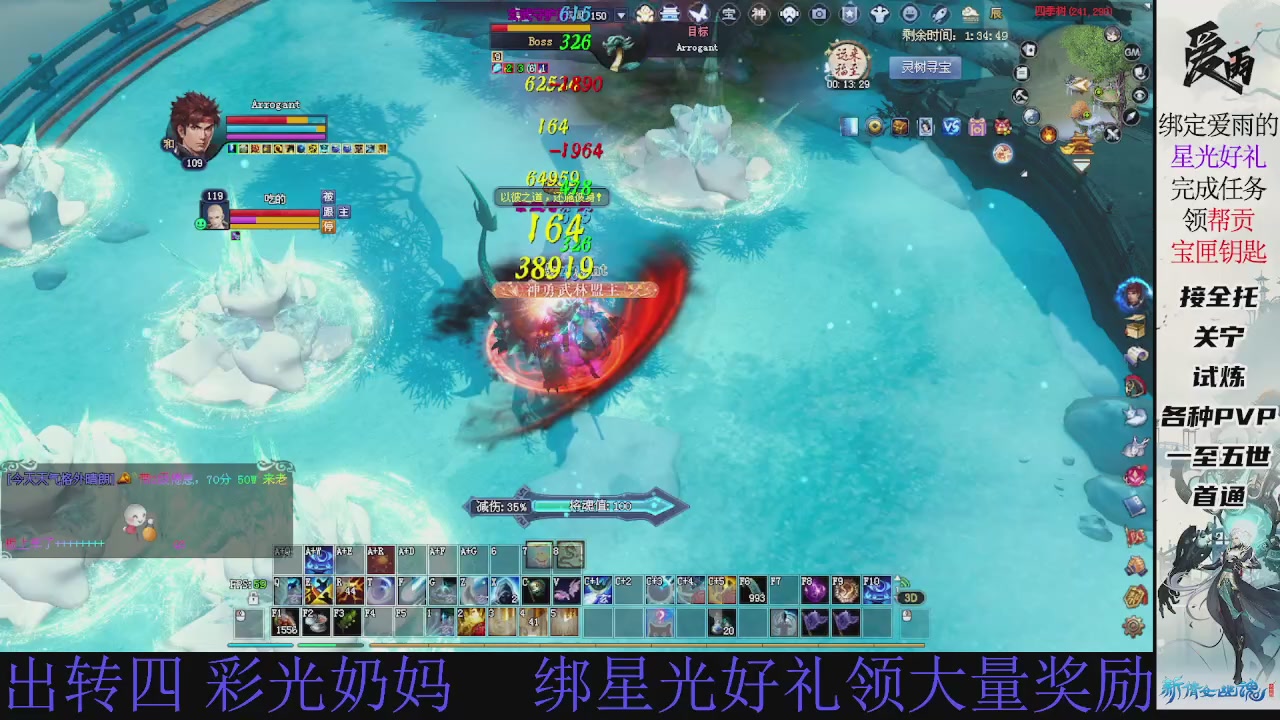This screenshot has height=720, width=1280.
Task: Click the 展 expander at the top right
Action: (x=997, y=13)
